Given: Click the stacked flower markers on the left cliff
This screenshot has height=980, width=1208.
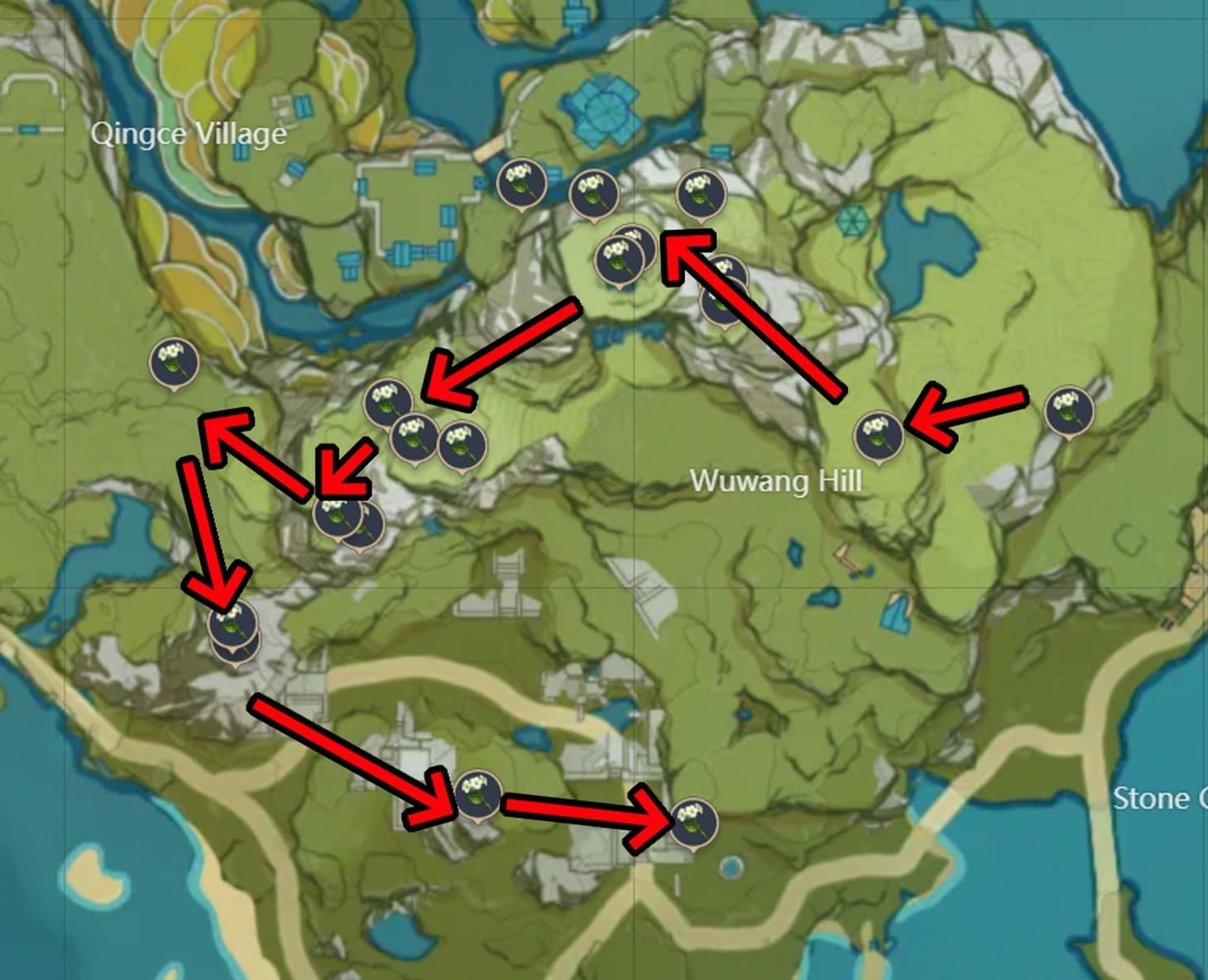Looking at the screenshot, I should click(x=232, y=629).
